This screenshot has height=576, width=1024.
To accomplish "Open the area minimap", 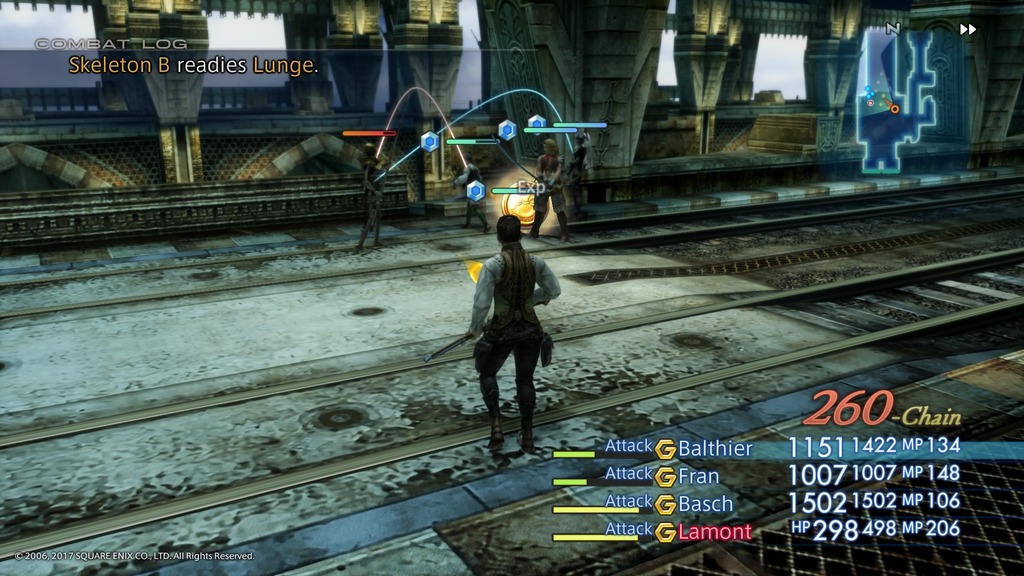I will [898, 100].
